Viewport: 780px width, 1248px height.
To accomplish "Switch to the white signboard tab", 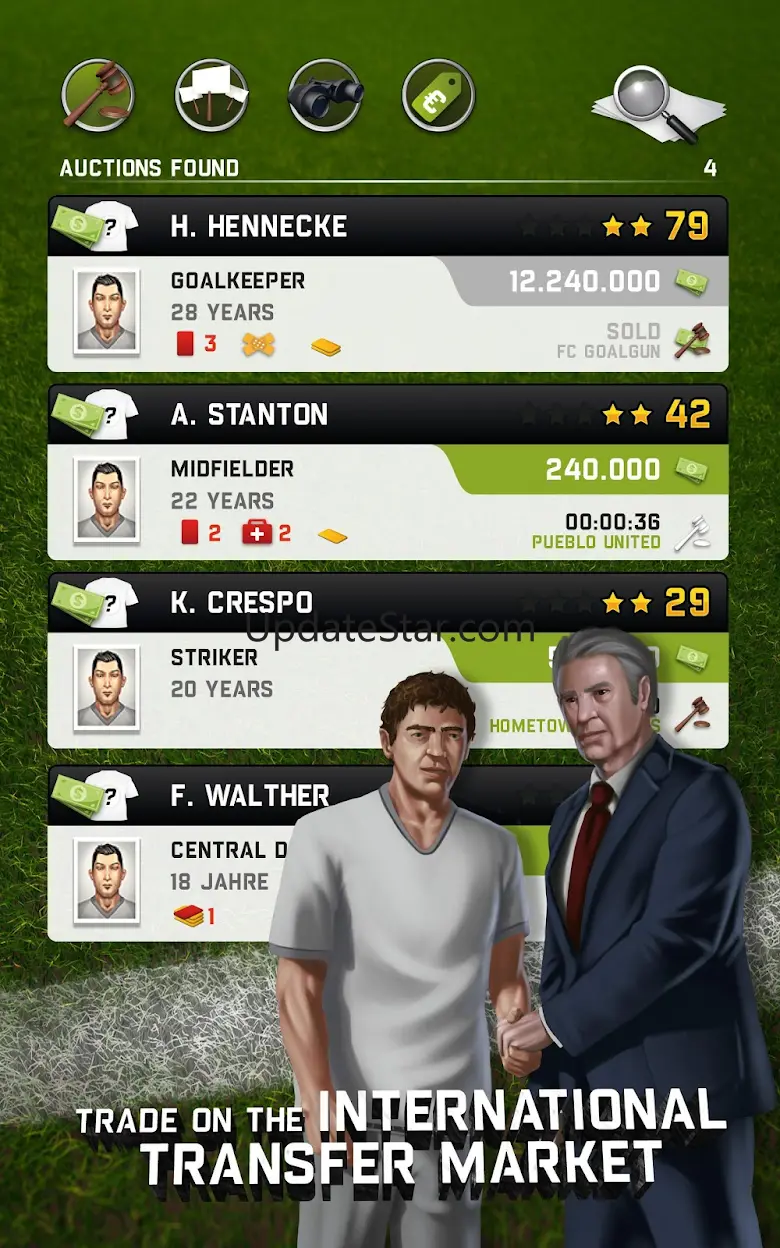I will point(211,96).
